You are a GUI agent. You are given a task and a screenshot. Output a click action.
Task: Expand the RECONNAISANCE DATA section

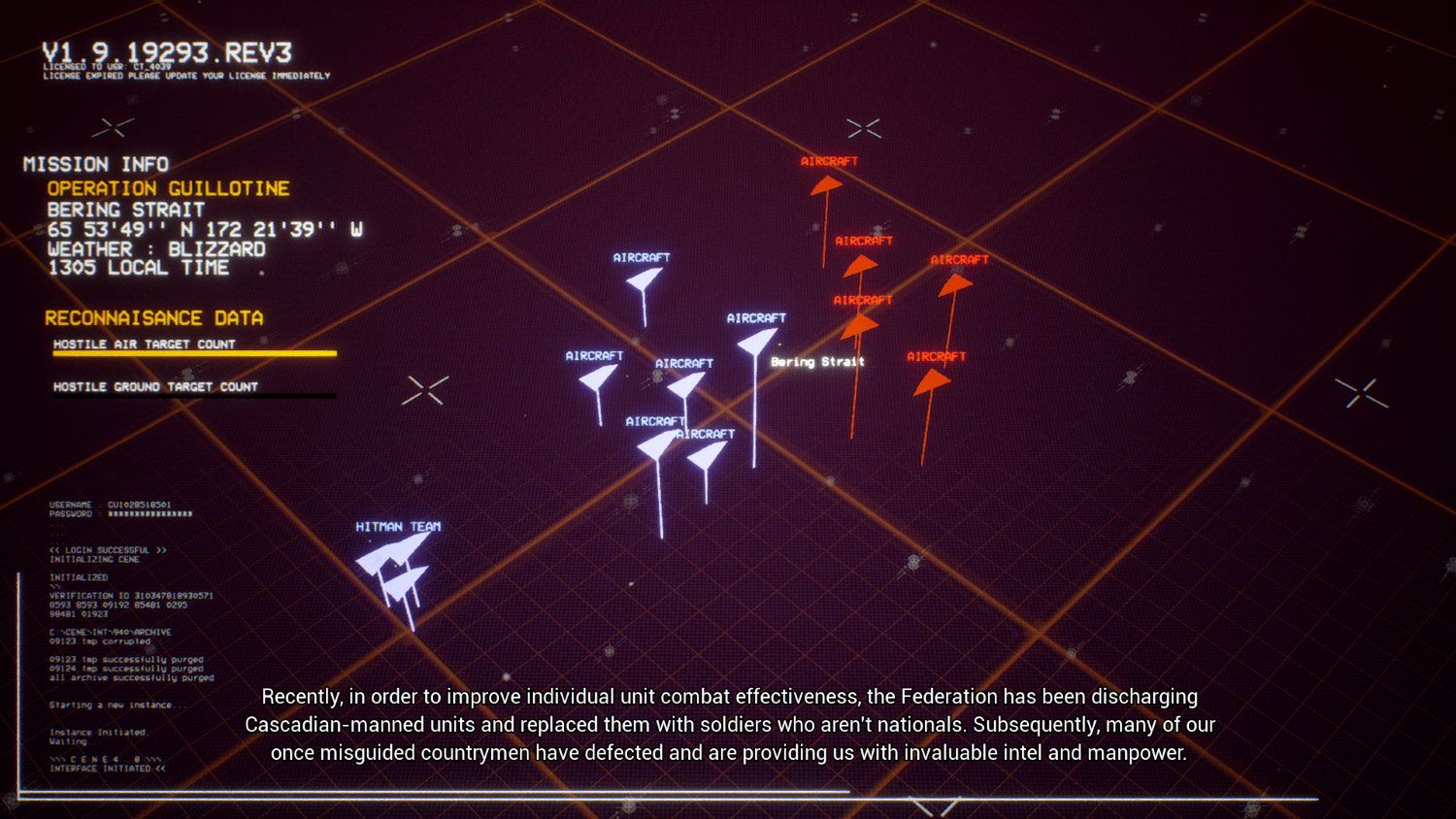click(153, 317)
